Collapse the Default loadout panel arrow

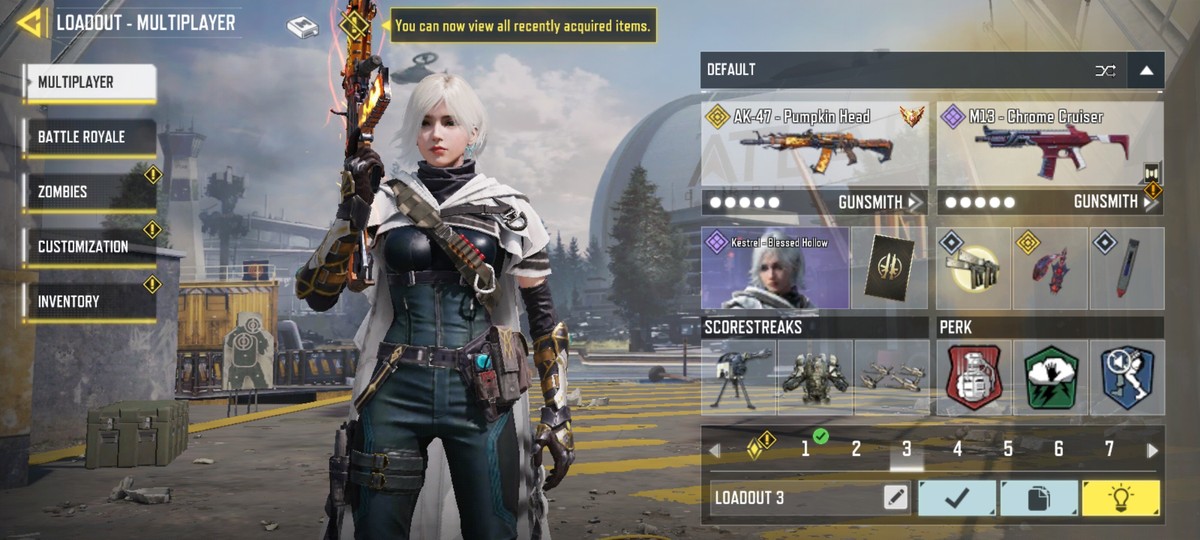point(1146,70)
